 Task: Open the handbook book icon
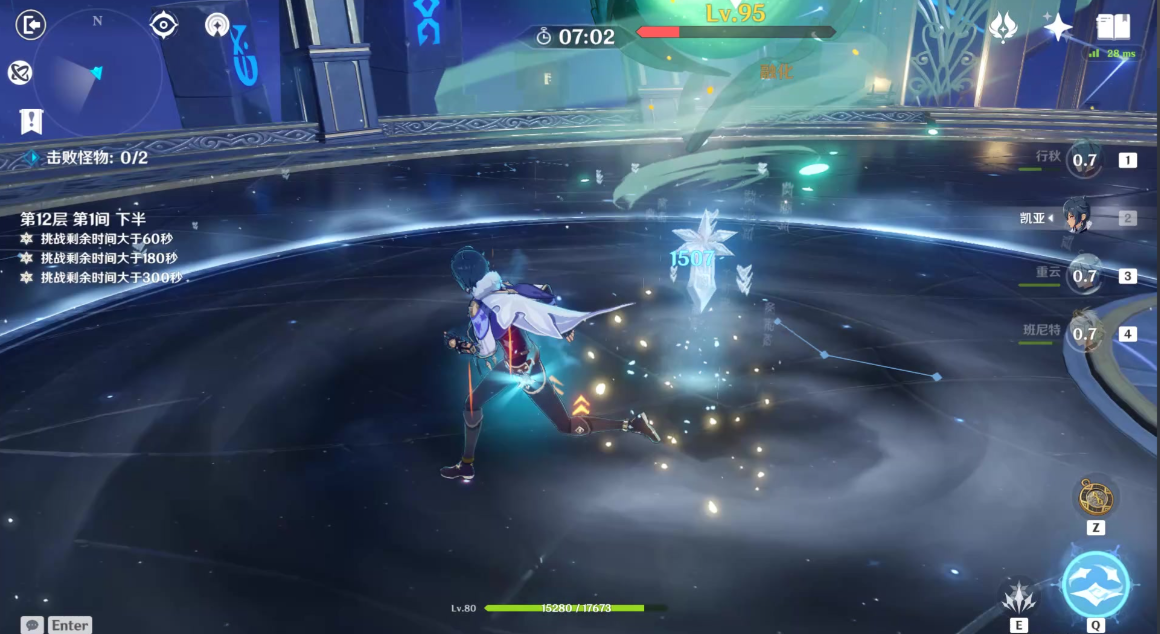point(1112,27)
